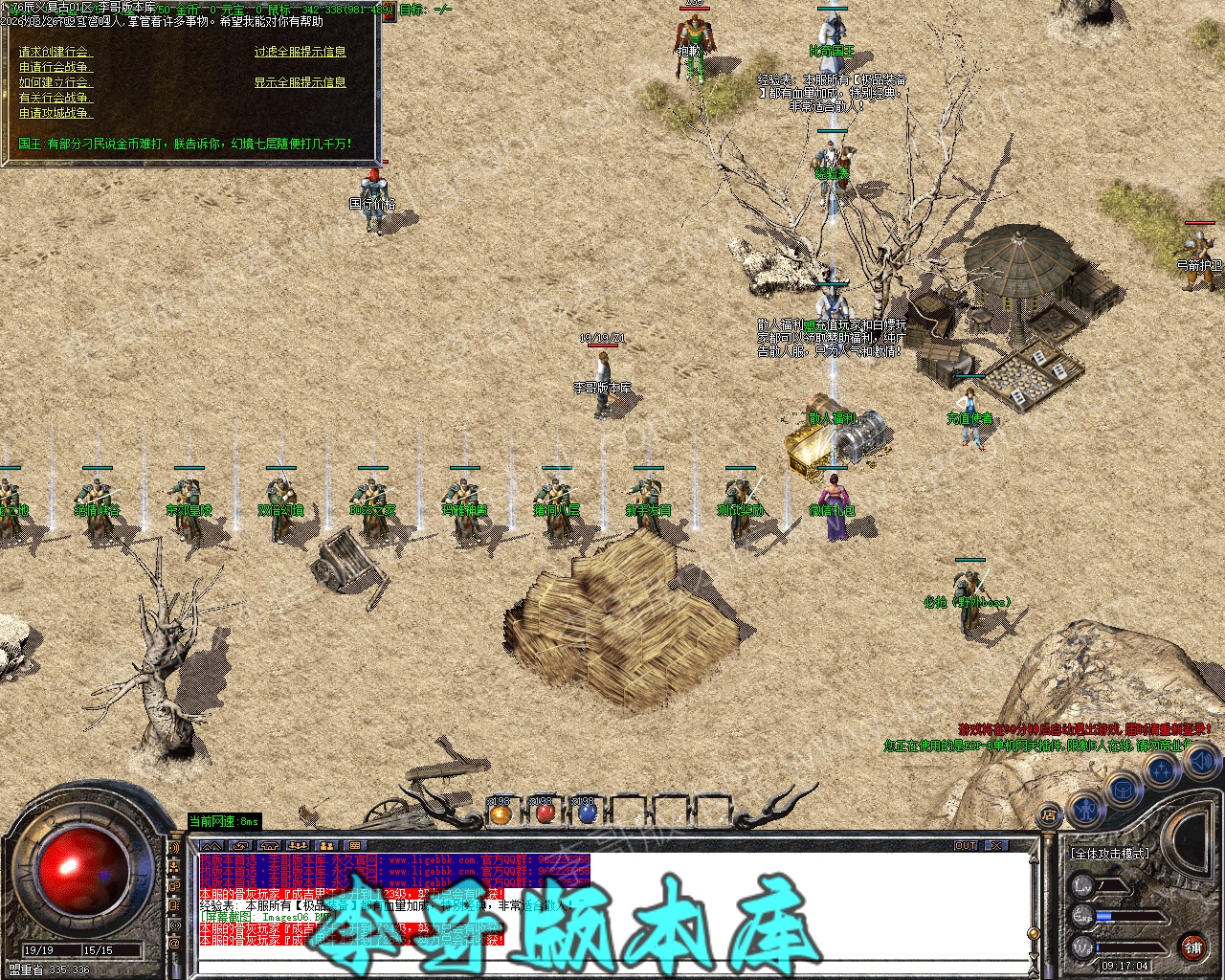Open the 店 shop button
Screen dimensions: 1225x980
pyautogui.click(x=1049, y=815)
